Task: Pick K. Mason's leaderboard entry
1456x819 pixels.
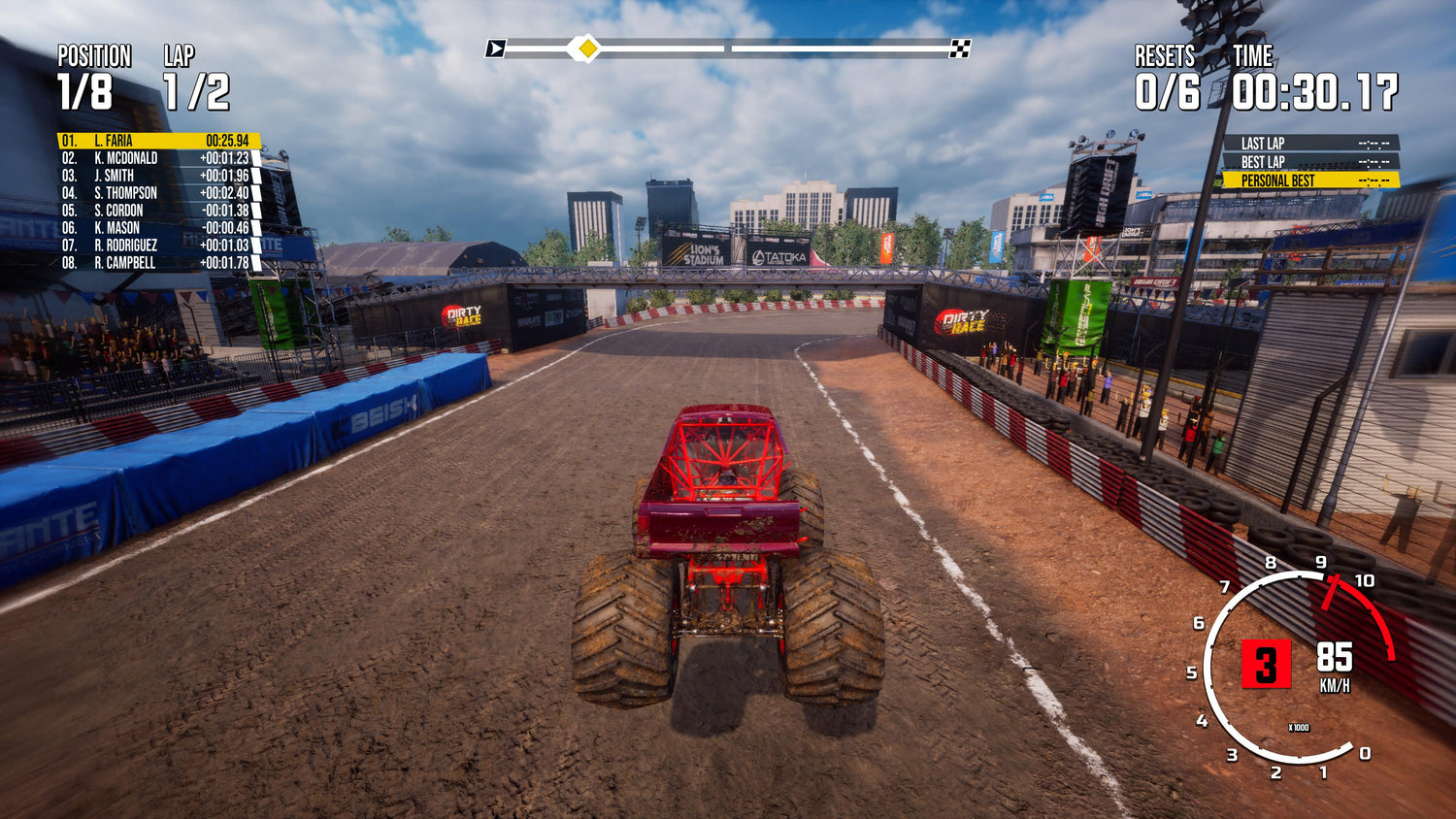Action: 157,228
